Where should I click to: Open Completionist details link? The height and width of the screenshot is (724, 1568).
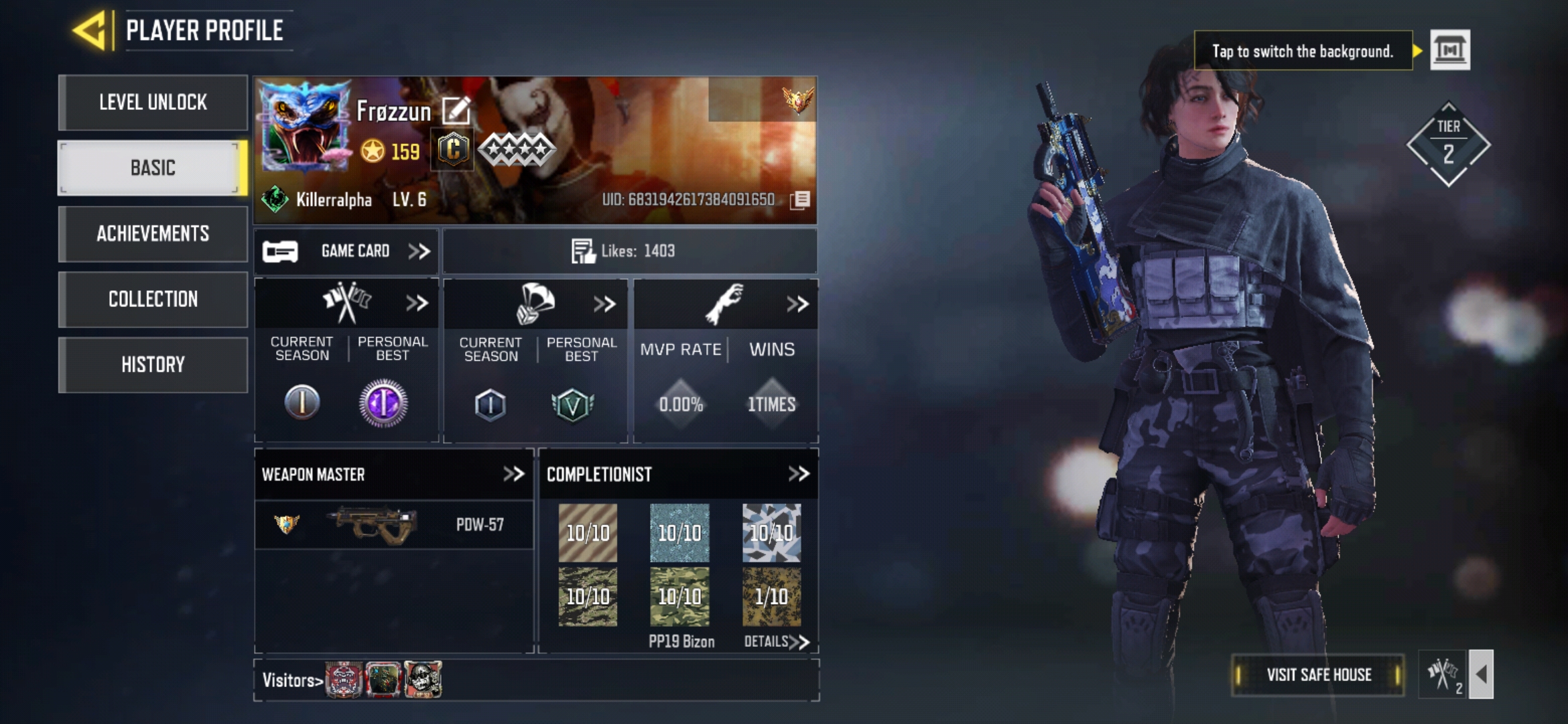tap(776, 642)
